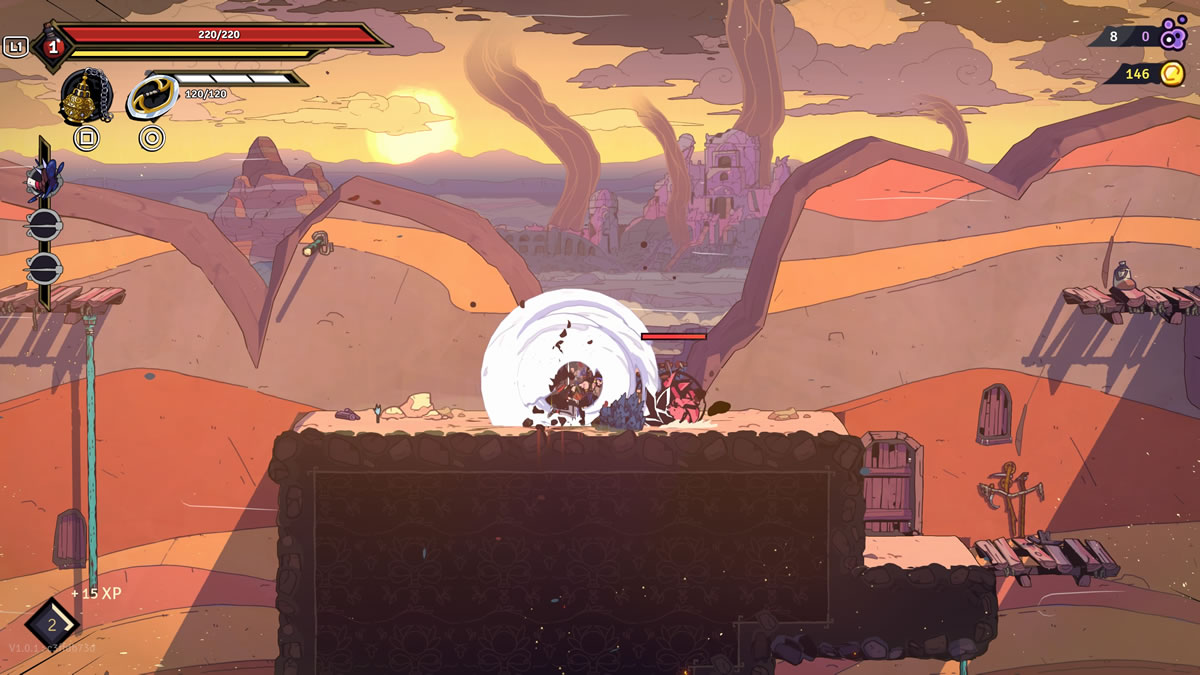Click the red health potion flask icon
This screenshot has width=1200, height=675.
click(x=51, y=46)
